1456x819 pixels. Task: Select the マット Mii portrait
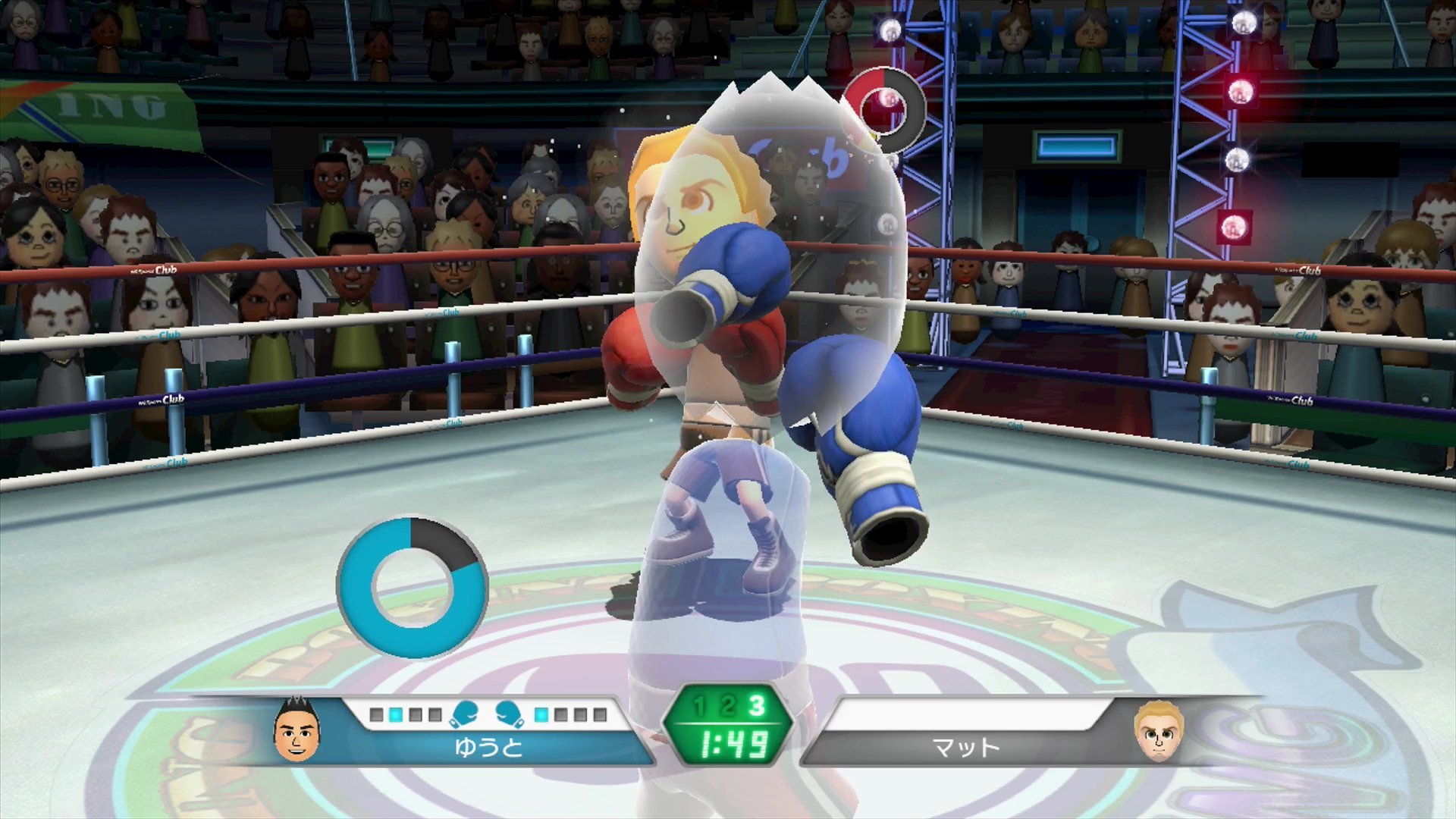pos(1158,733)
